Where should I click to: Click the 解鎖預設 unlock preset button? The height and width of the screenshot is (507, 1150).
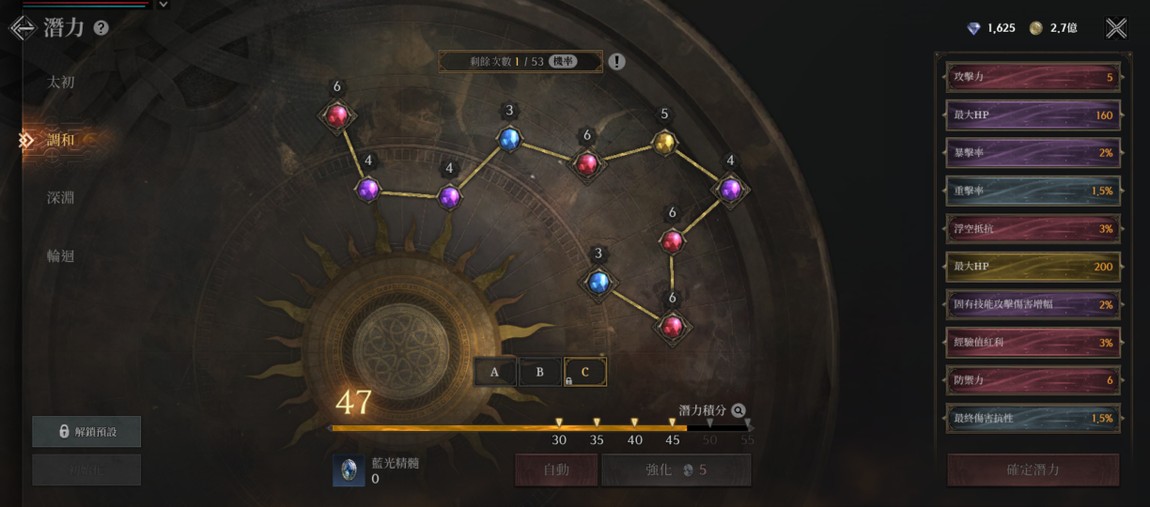coord(87,431)
